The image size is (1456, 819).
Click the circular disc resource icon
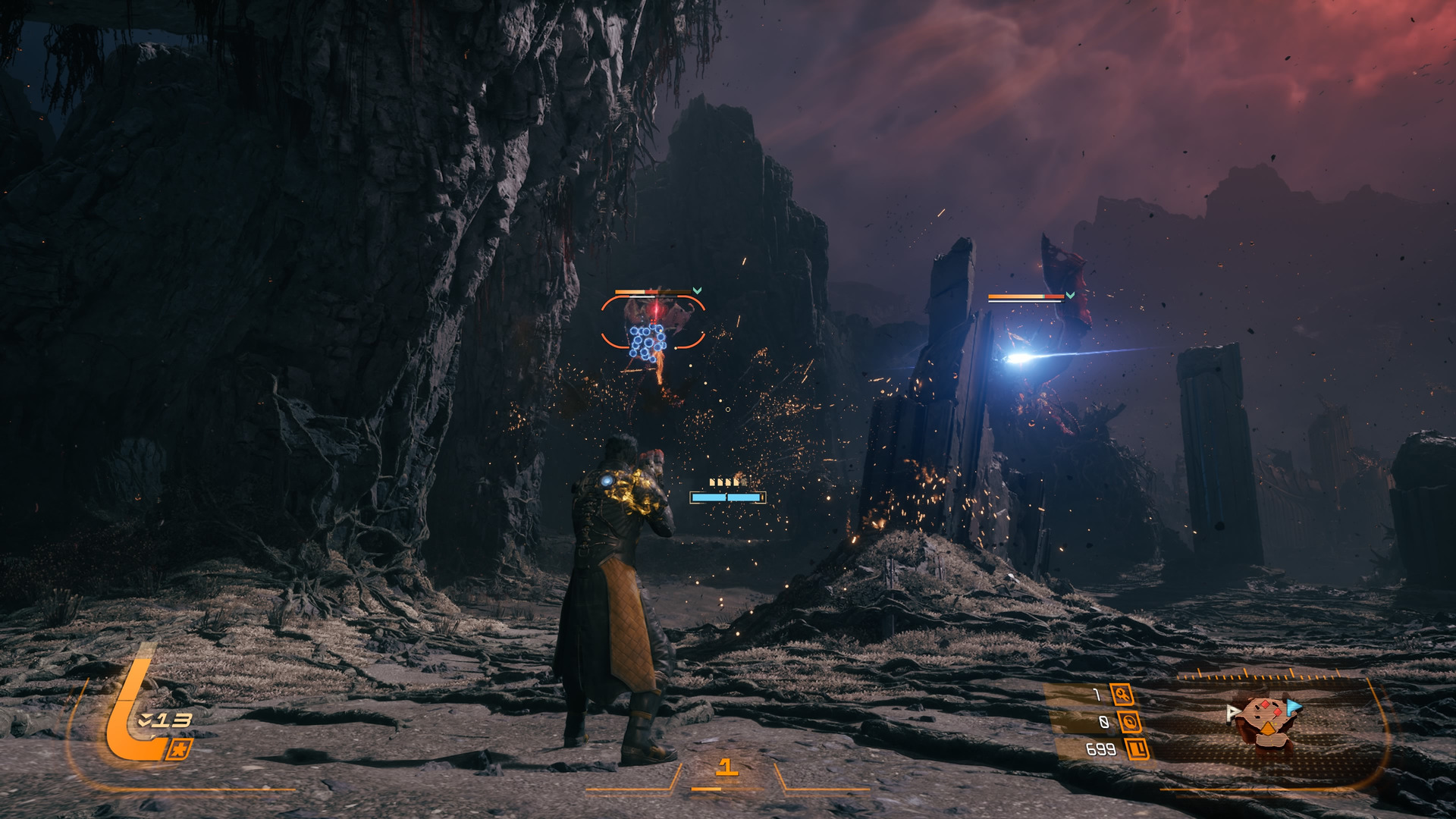pyautogui.click(x=1129, y=722)
